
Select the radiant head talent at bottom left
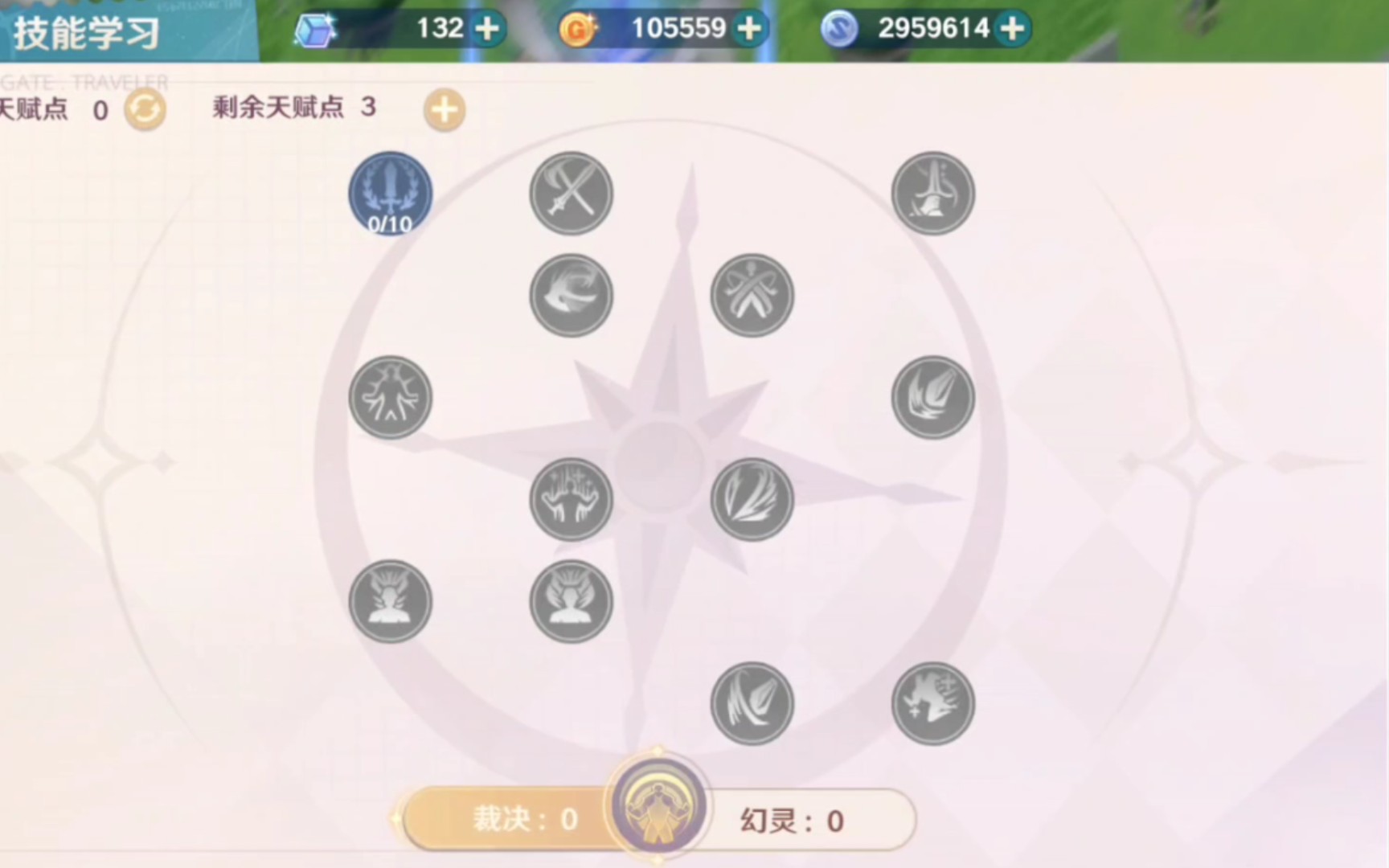pos(390,603)
